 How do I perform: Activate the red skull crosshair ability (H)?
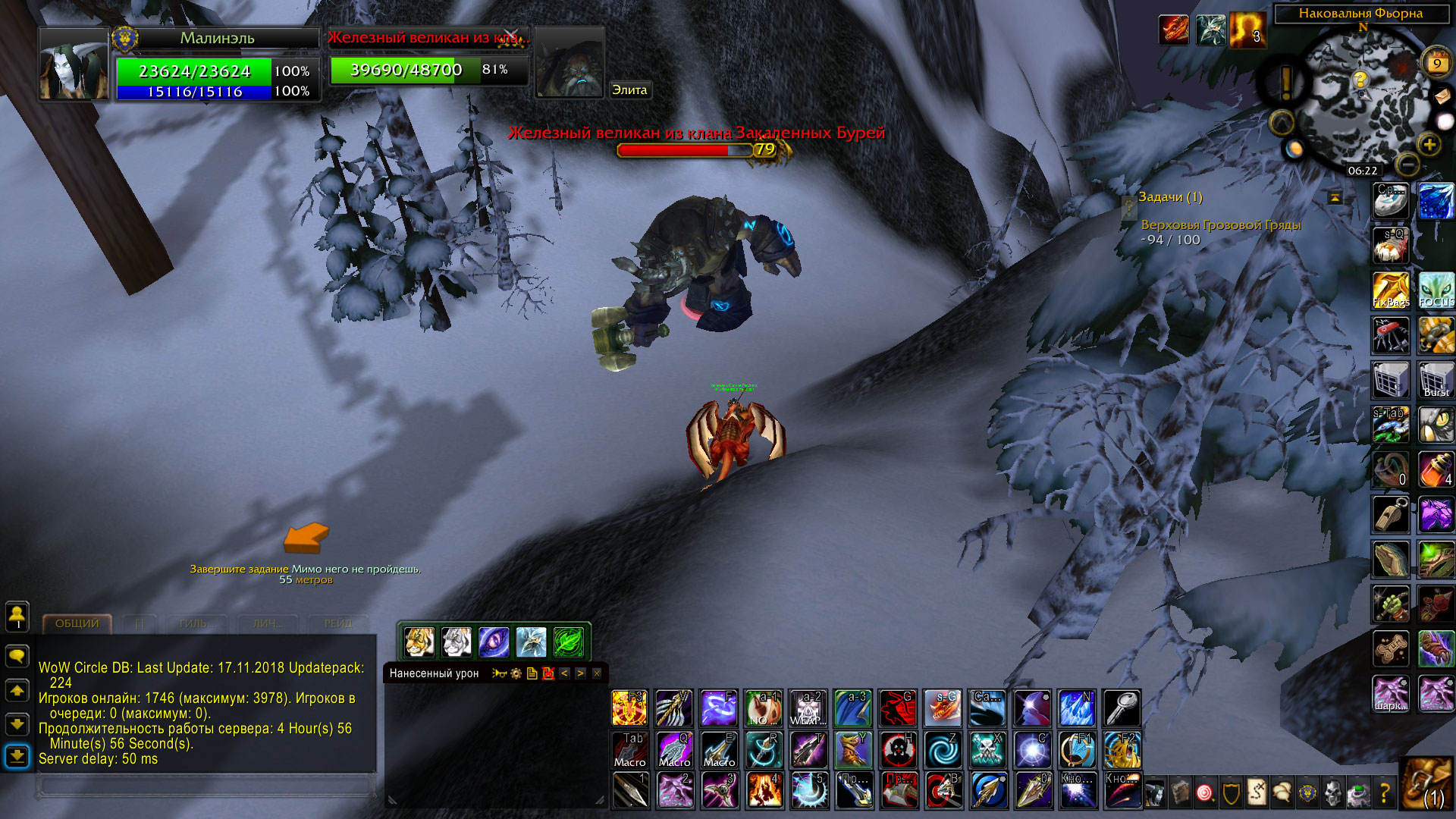898,749
